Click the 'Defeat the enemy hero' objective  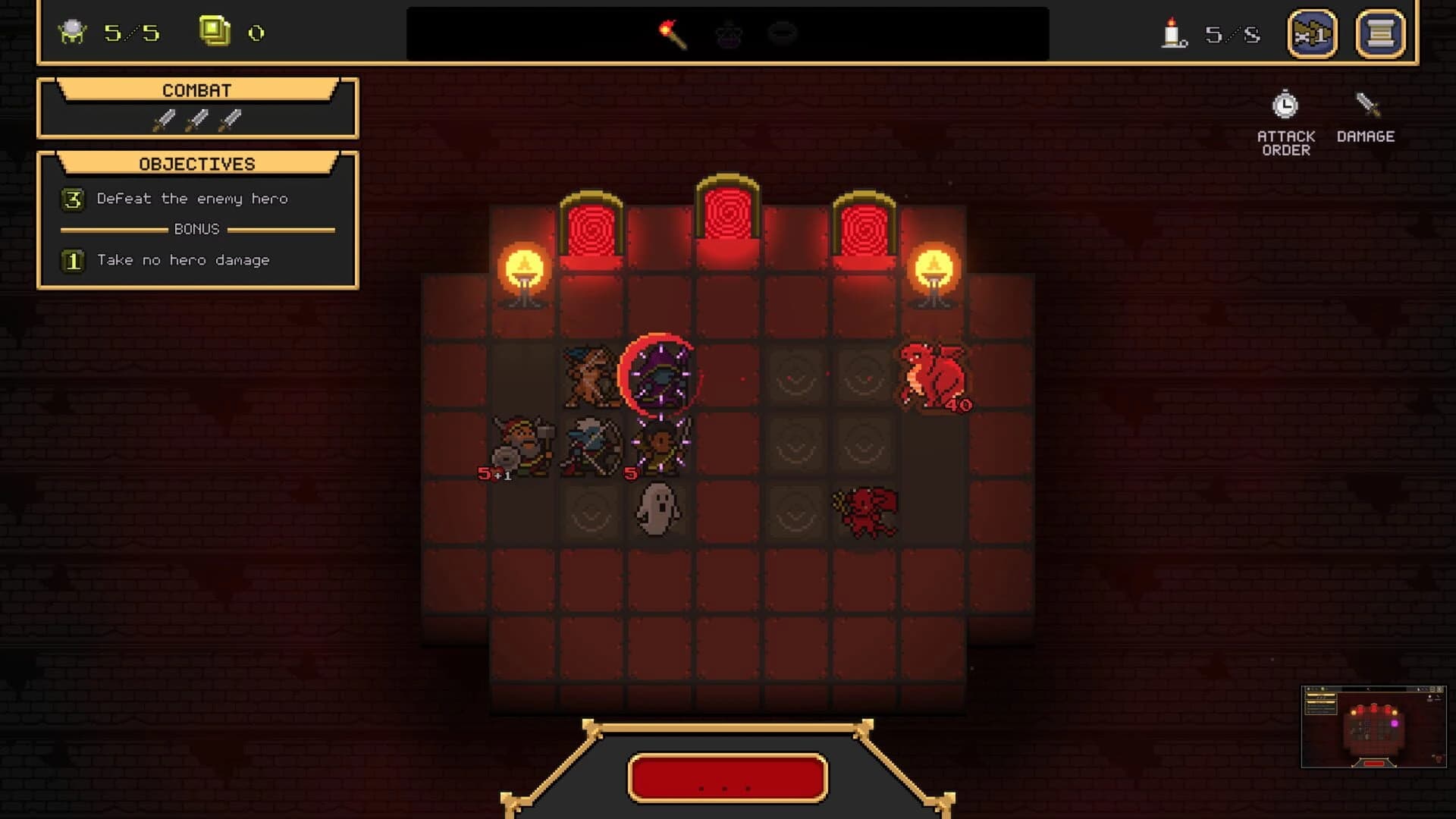(190, 198)
